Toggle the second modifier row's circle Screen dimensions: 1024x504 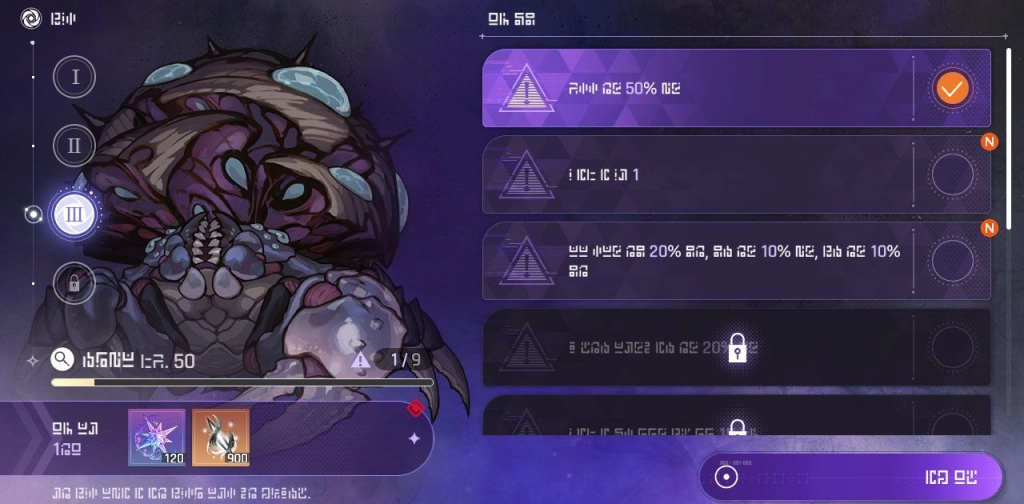point(952,175)
